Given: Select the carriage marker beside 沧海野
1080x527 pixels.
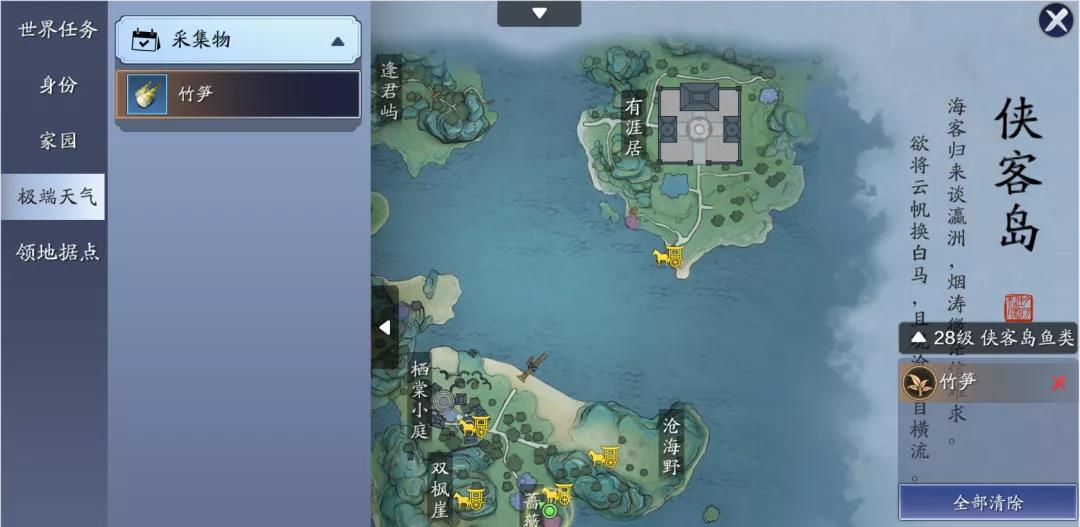Looking at the screenshot, I should point(603,457).
